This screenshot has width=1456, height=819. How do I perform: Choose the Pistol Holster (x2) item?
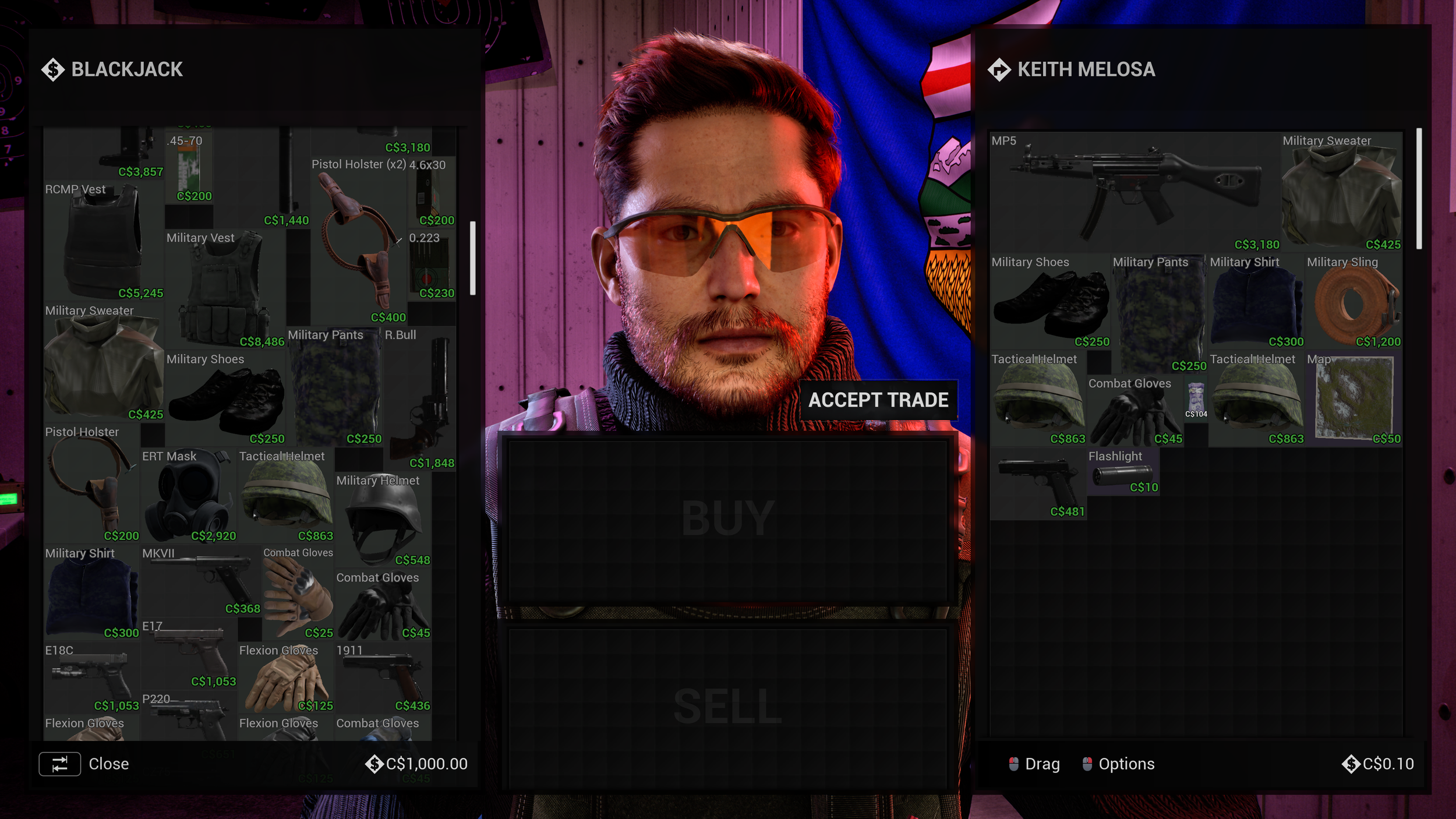(x=358, y=242)
